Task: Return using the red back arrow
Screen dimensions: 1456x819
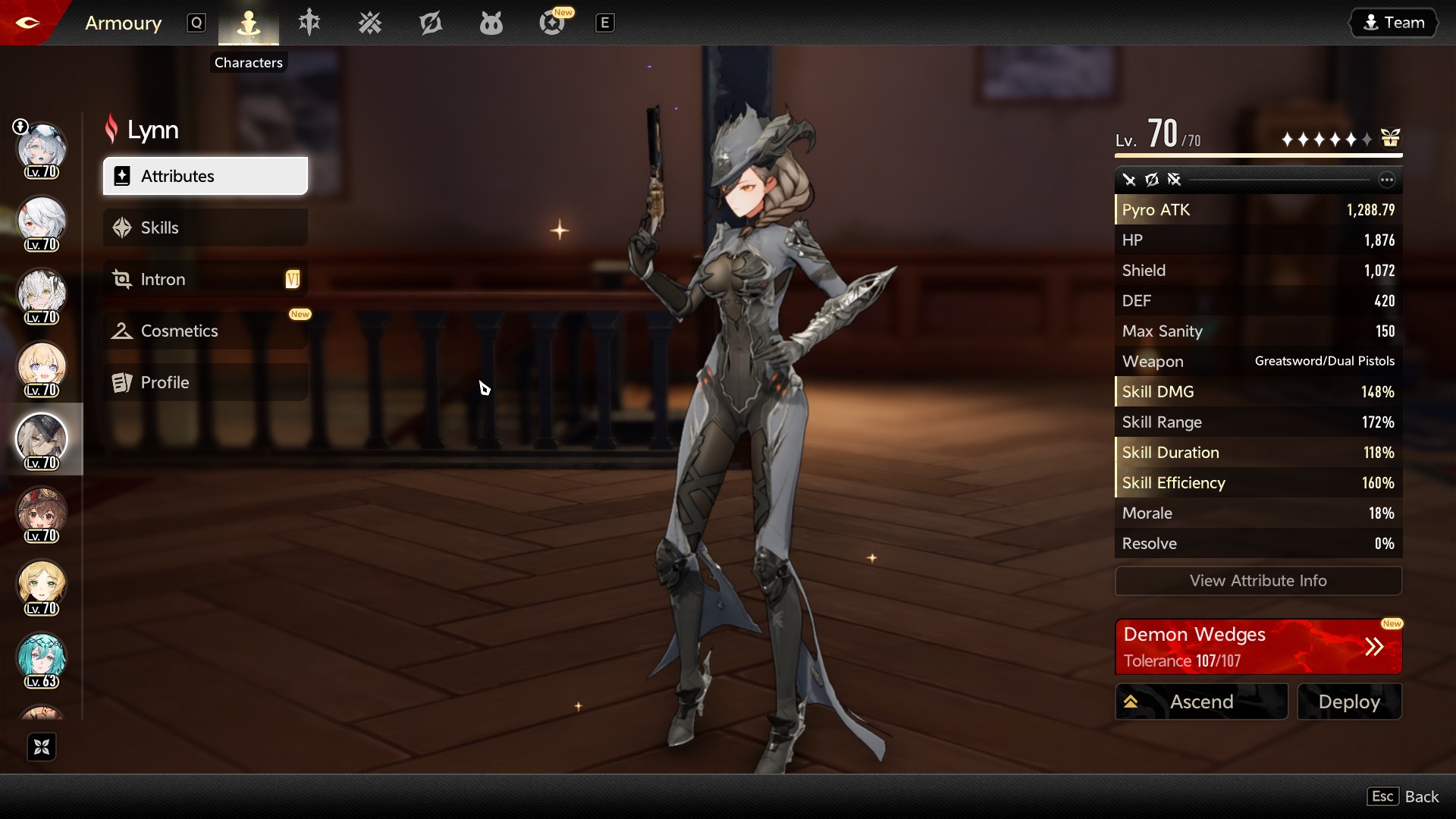Action: pyautogui.click(x=27, y=23)
